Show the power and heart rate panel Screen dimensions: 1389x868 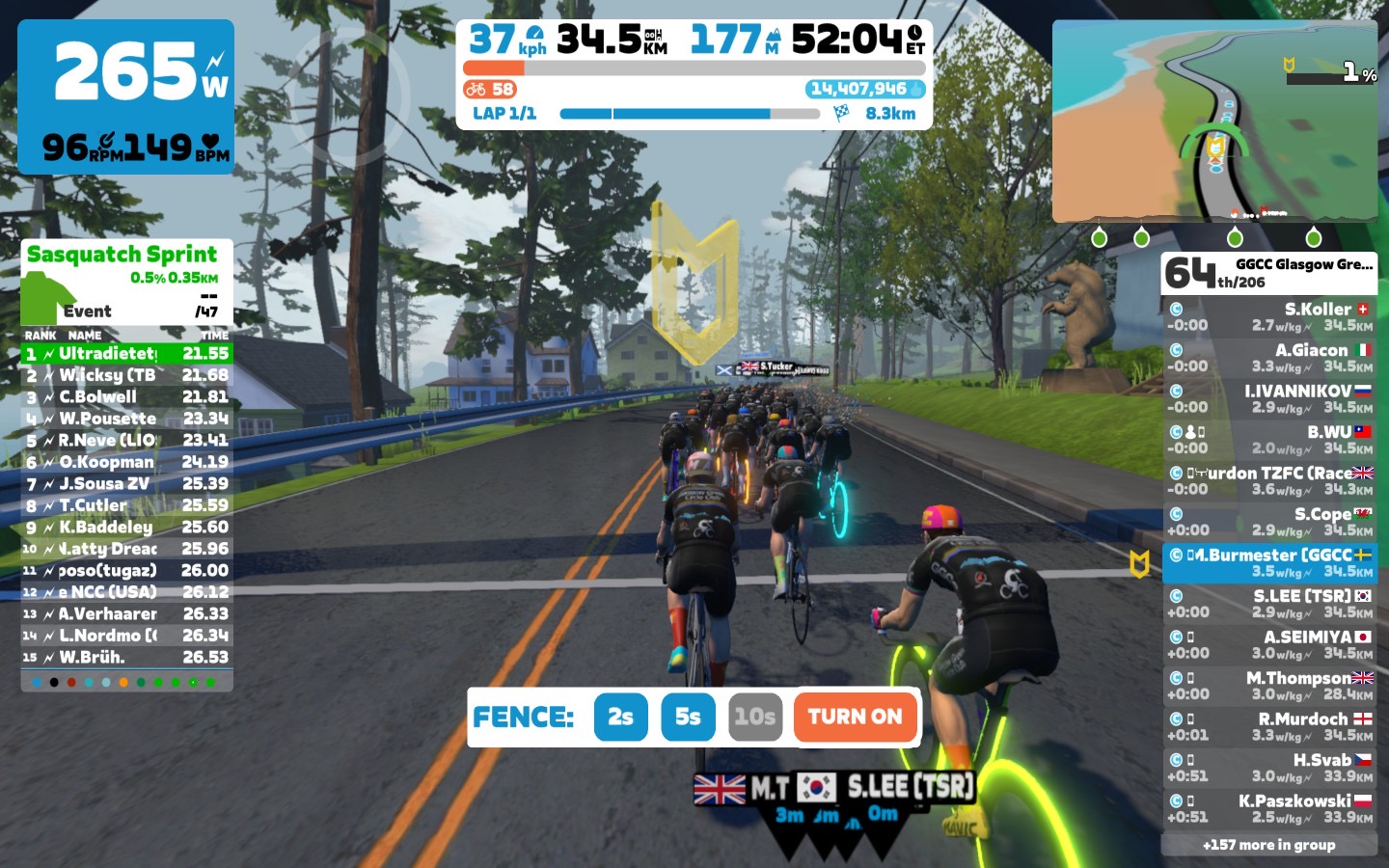pyautogui.click(x=126, y=96)
